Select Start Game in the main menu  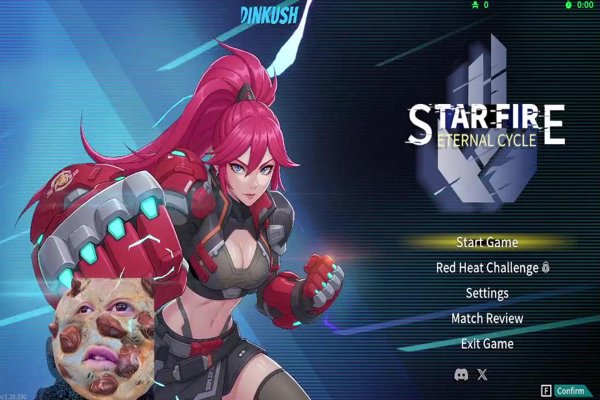coord(487,242)
